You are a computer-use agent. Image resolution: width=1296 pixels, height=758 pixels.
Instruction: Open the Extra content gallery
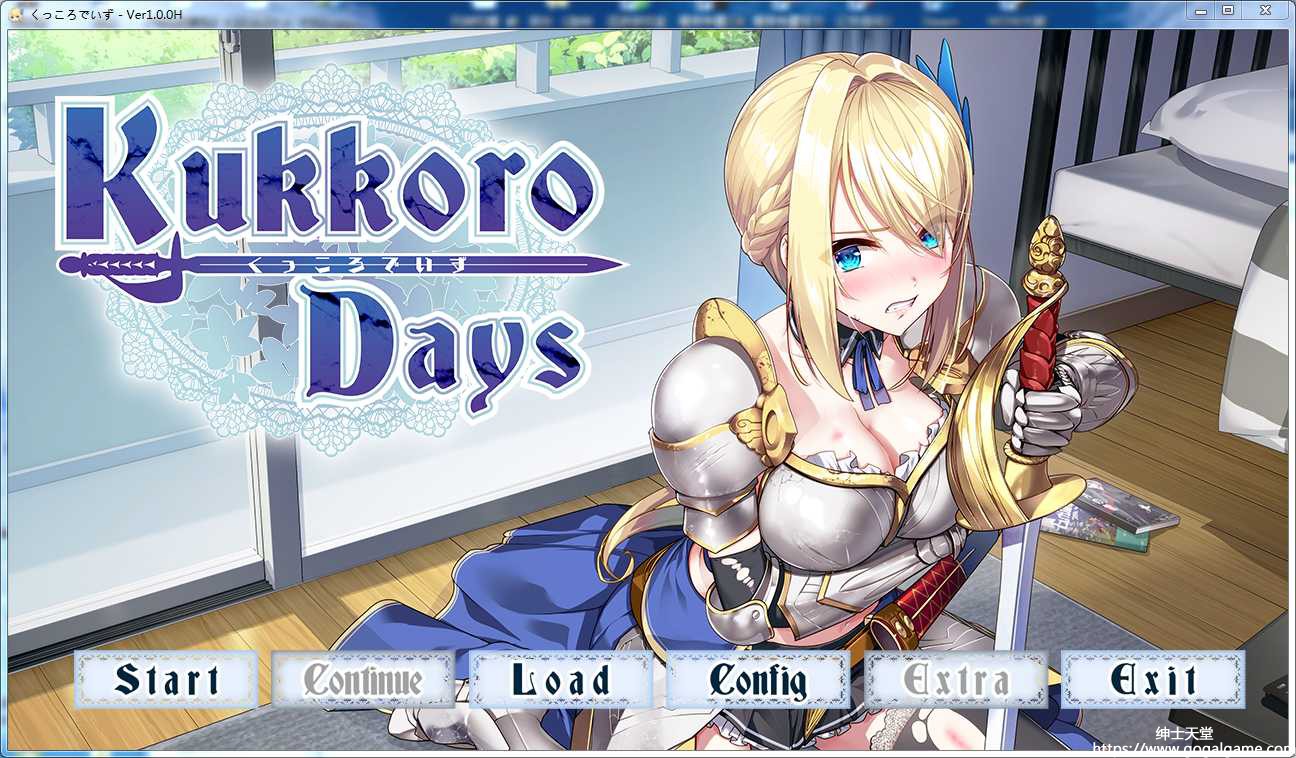pos(956,679)
